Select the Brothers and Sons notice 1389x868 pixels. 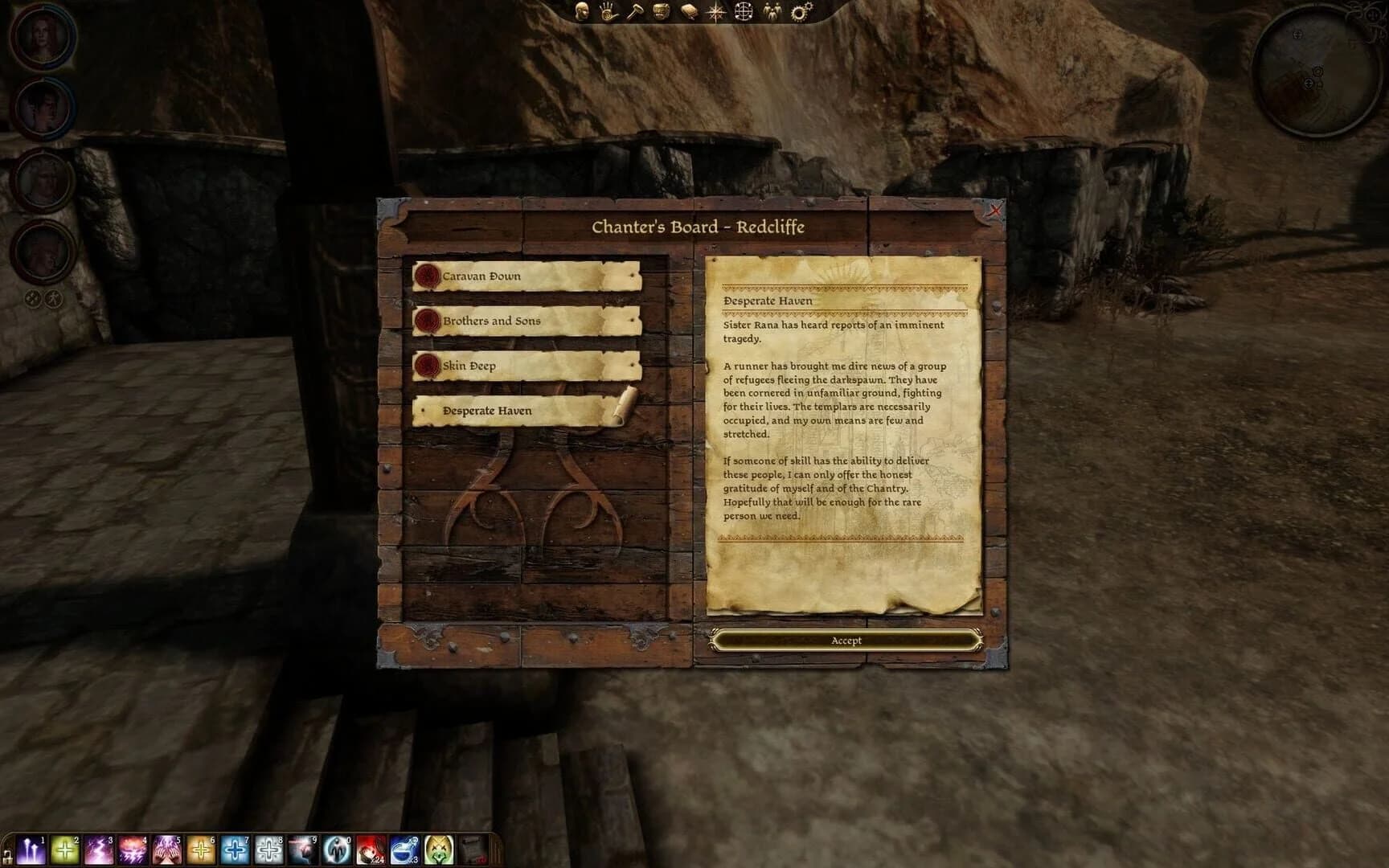(522, 321)
